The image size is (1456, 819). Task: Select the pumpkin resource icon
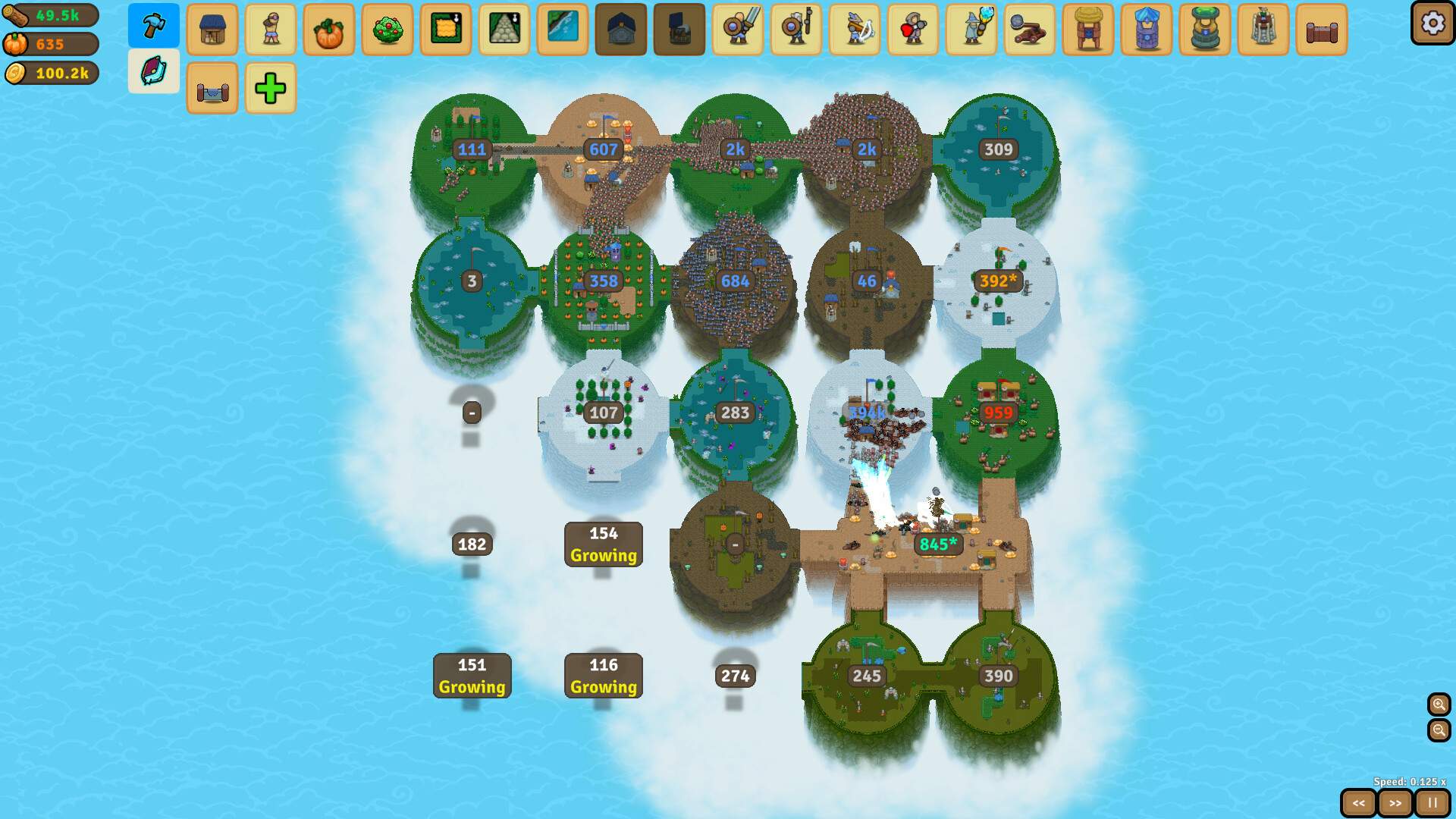(329, 30)
